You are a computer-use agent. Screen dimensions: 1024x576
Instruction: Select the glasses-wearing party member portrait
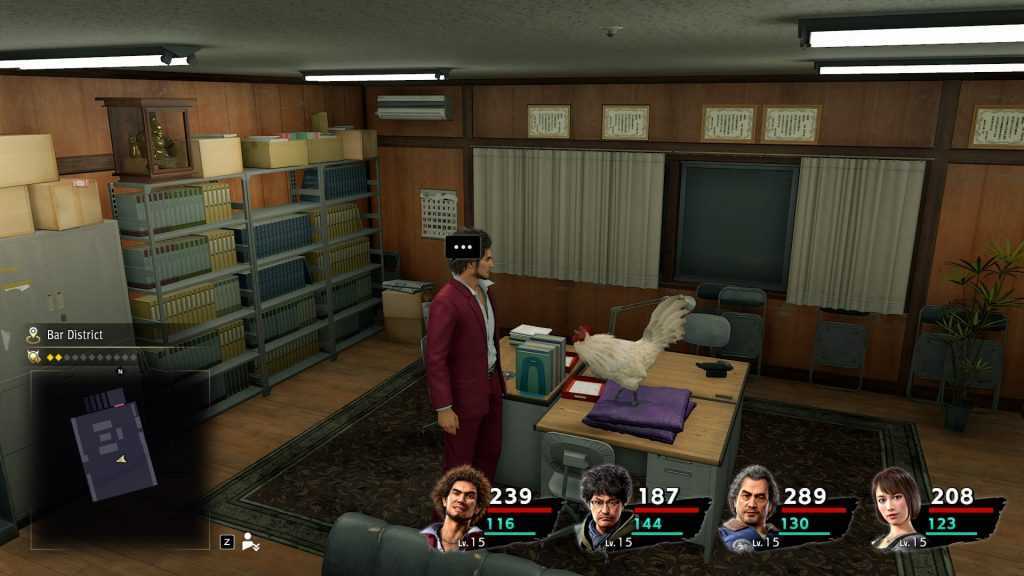[605, 503]
